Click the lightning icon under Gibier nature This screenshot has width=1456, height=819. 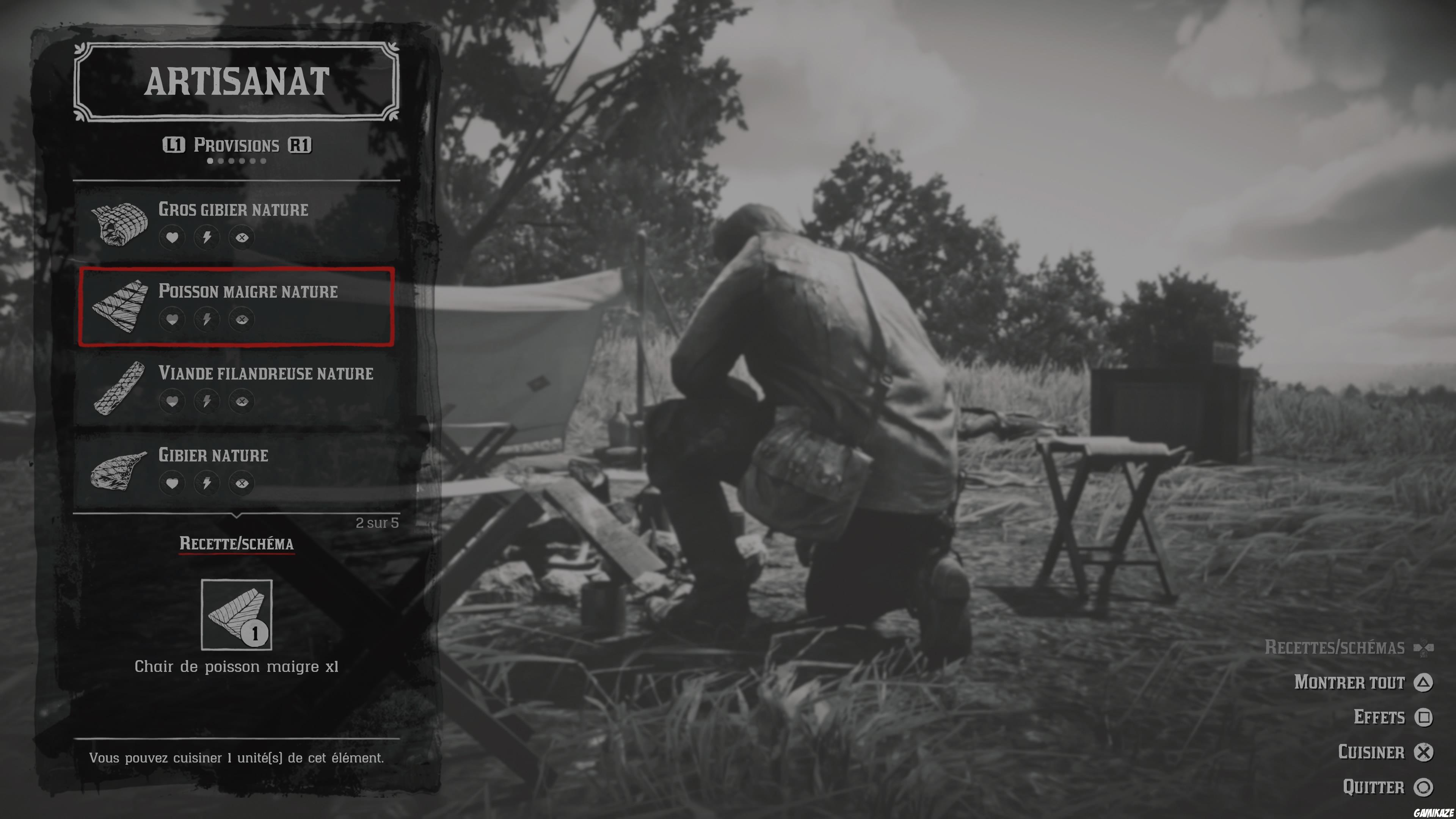[207, 483]
